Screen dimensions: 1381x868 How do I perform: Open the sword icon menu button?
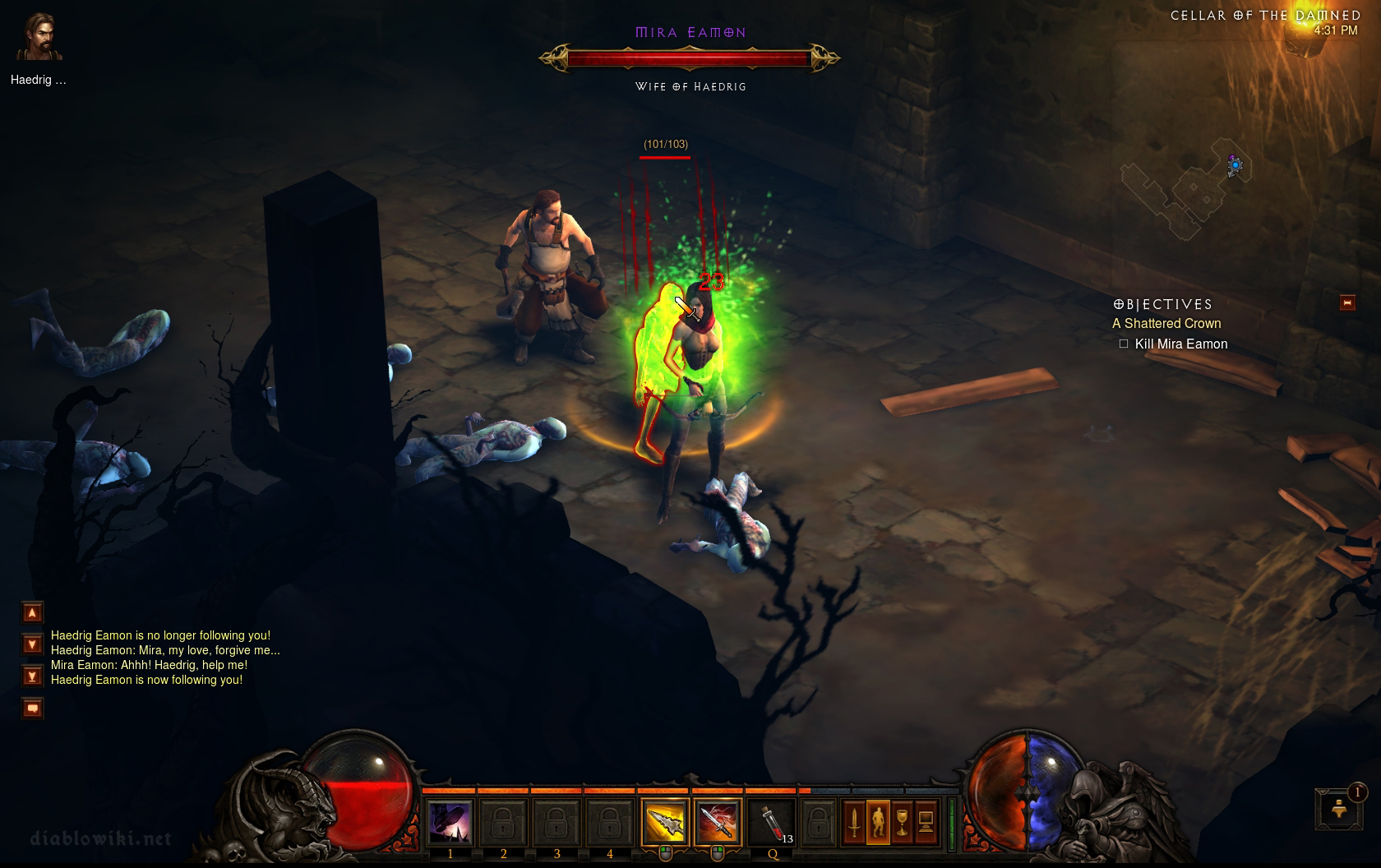[855, 822]
